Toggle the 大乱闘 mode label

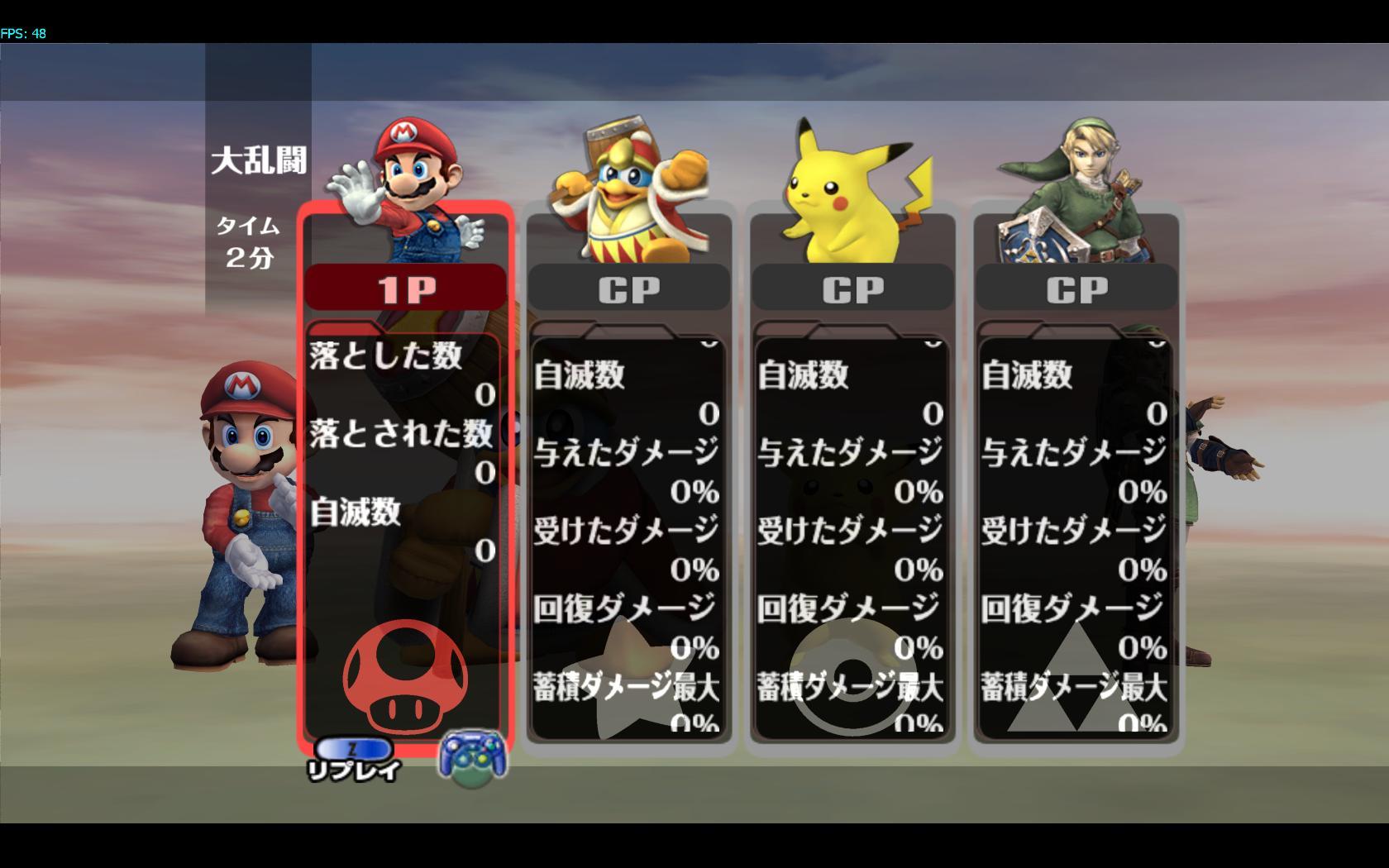click(x=259, y=162)
